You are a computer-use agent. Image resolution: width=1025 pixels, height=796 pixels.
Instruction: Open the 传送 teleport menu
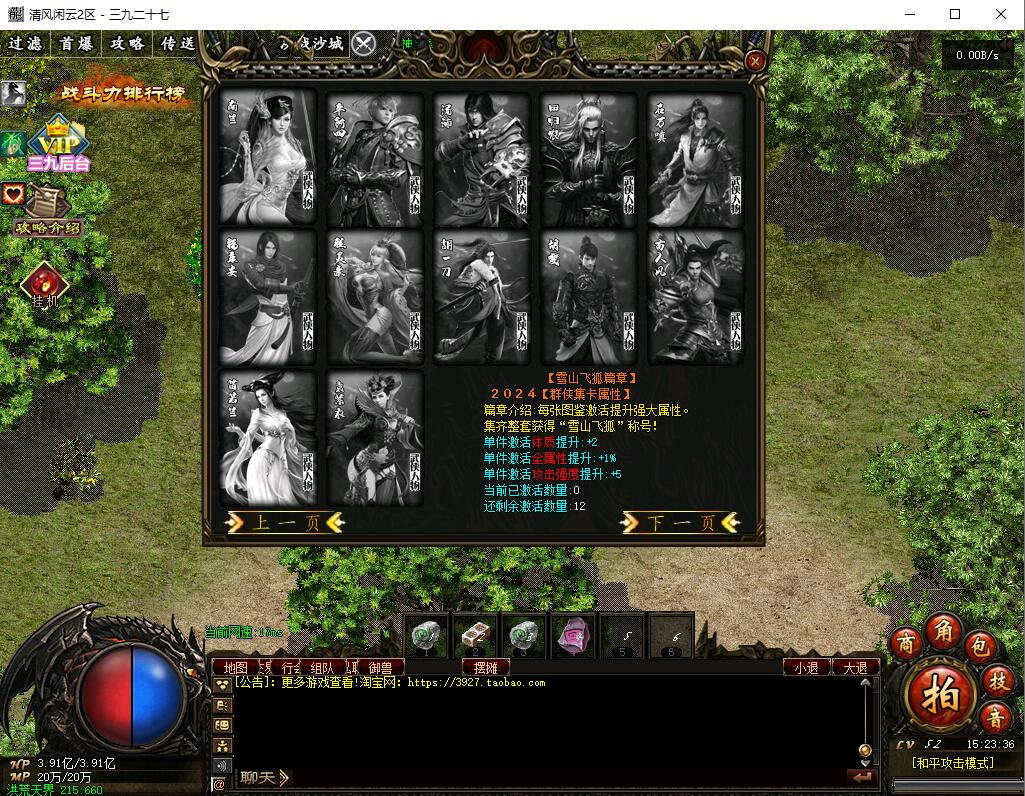[x=178, y=44]
